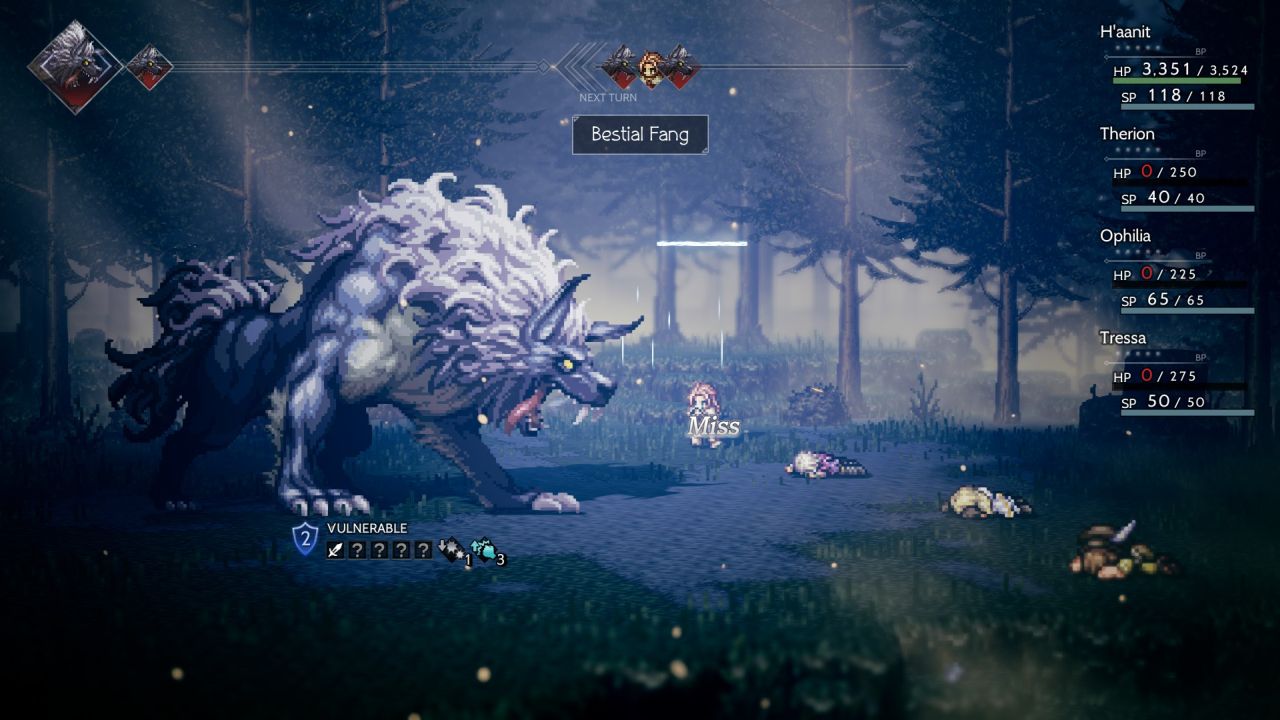Check the down-arrow debuff icon on the enemy

[x=451, y=549]
